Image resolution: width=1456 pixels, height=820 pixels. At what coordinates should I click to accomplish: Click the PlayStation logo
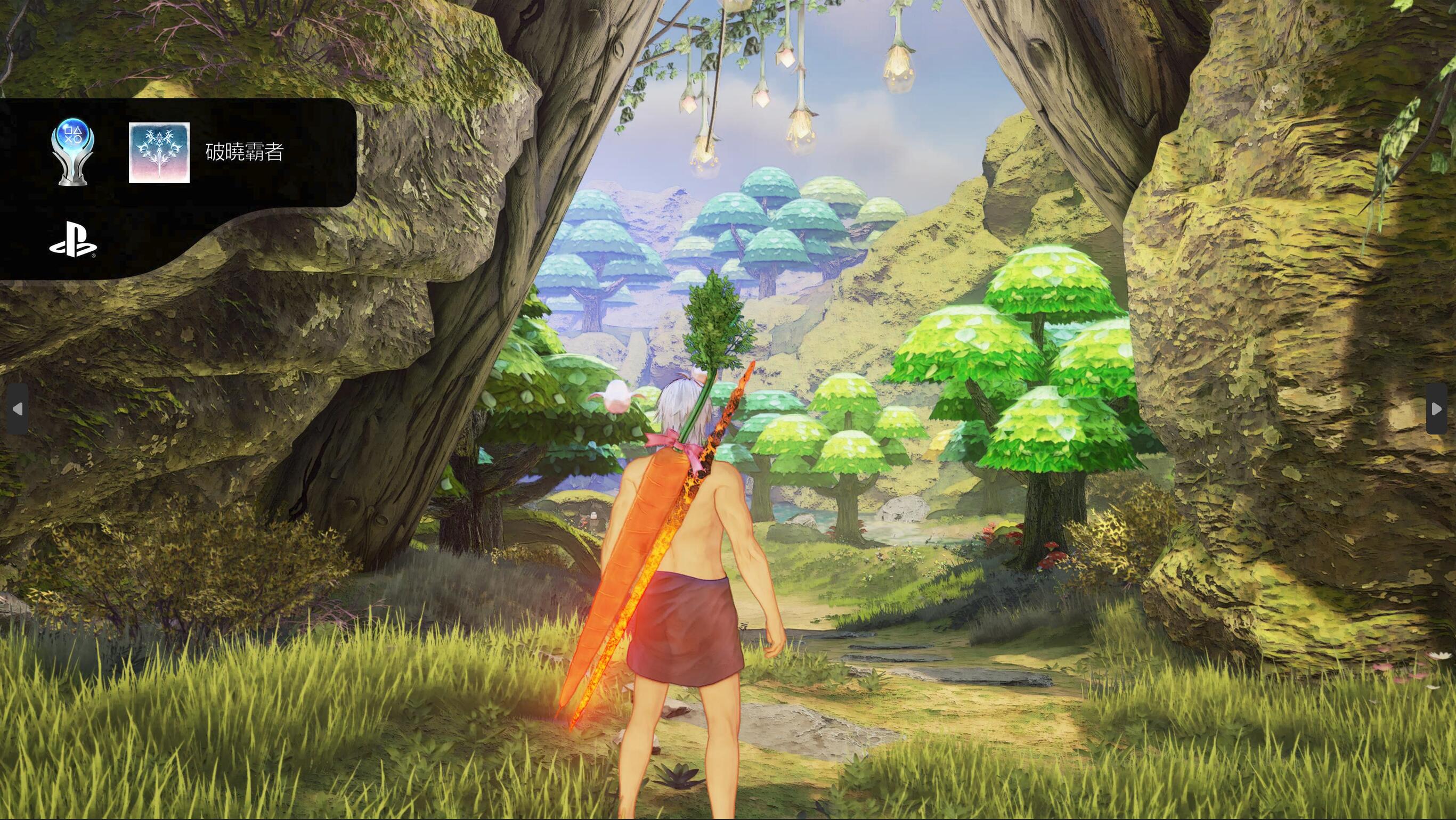[x=73, y=240]
